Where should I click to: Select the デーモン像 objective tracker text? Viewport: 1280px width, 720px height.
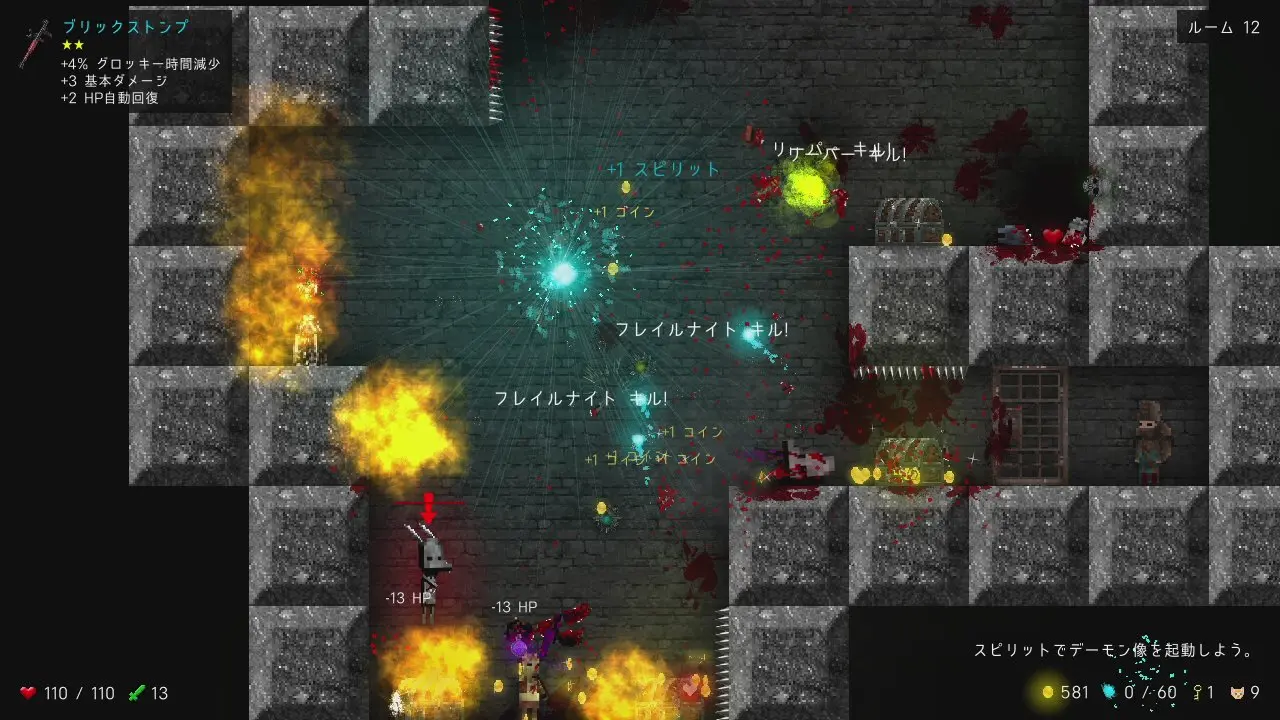point(1114,650)
